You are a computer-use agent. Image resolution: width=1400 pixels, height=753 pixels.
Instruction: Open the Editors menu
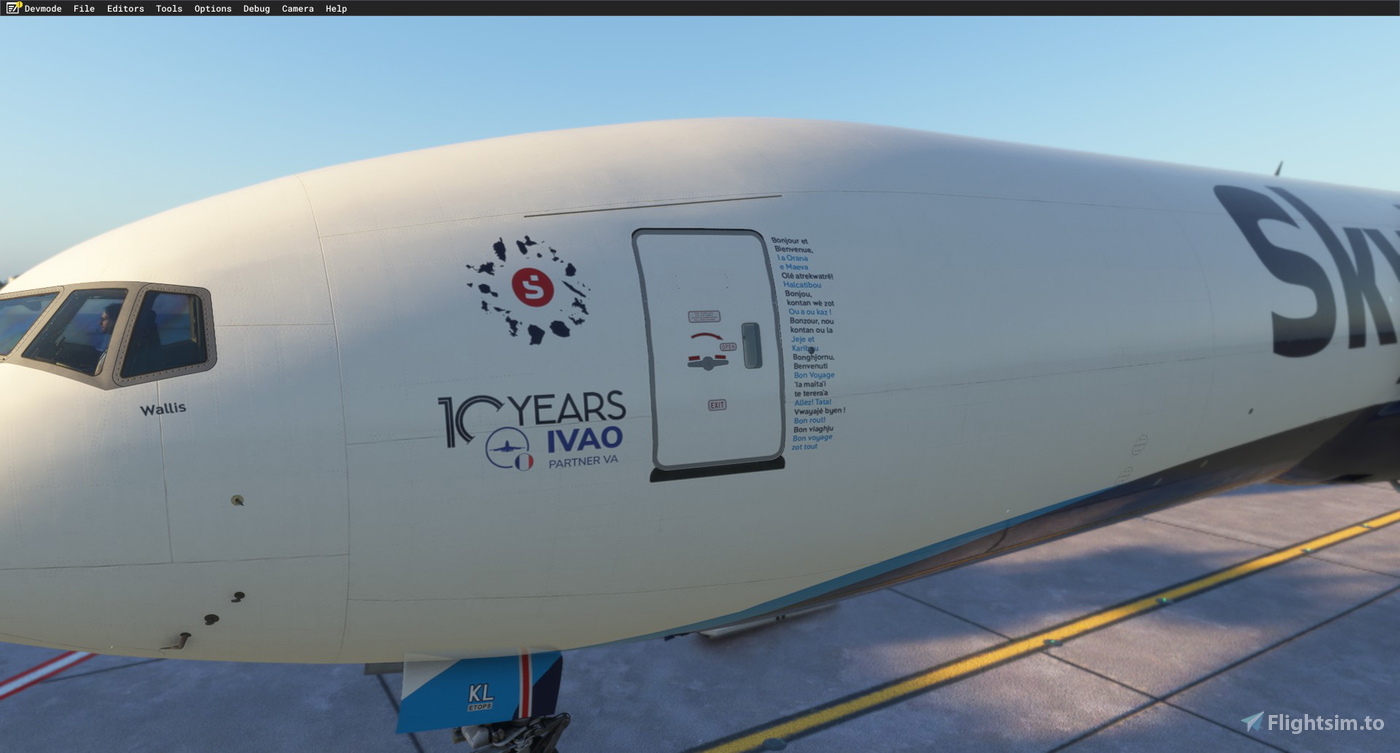click(x=125, y=8)
